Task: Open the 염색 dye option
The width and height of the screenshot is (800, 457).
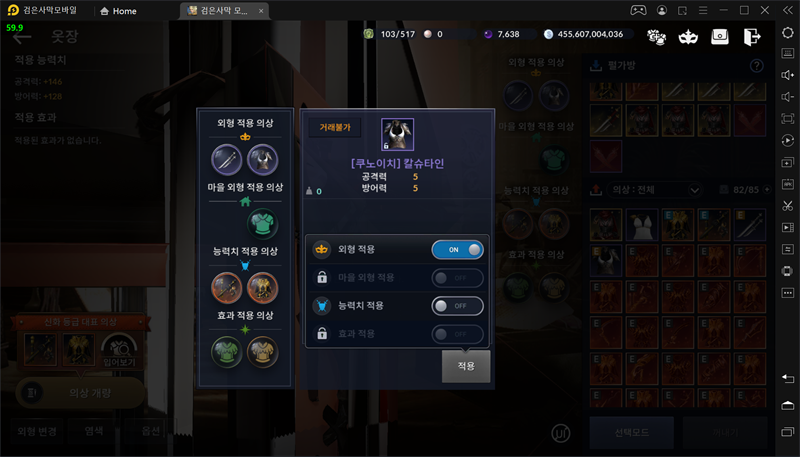Action: (x=93, y=432)
